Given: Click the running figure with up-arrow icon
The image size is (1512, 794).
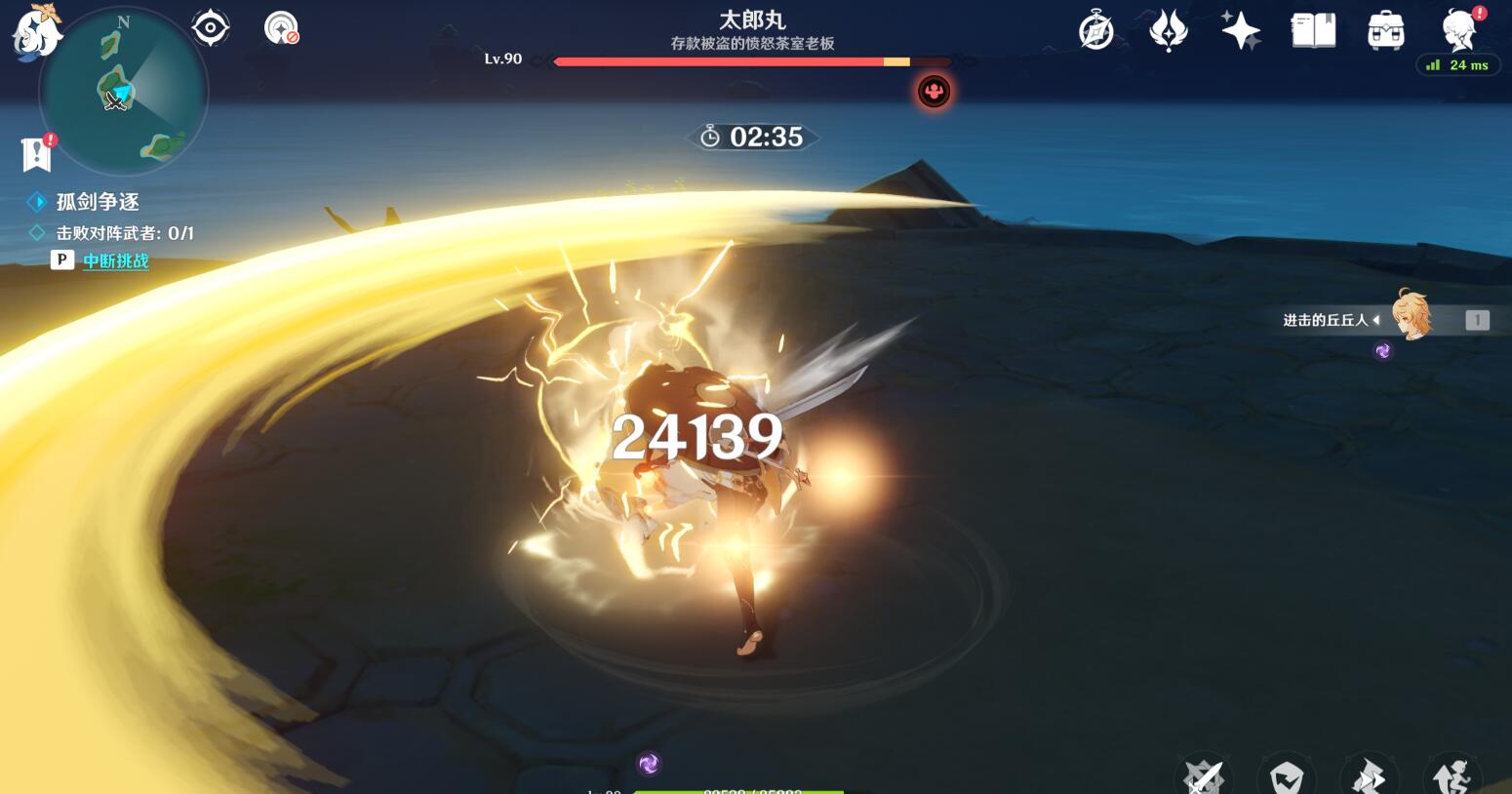Looking at the screenshot, I should (1452, 777).
